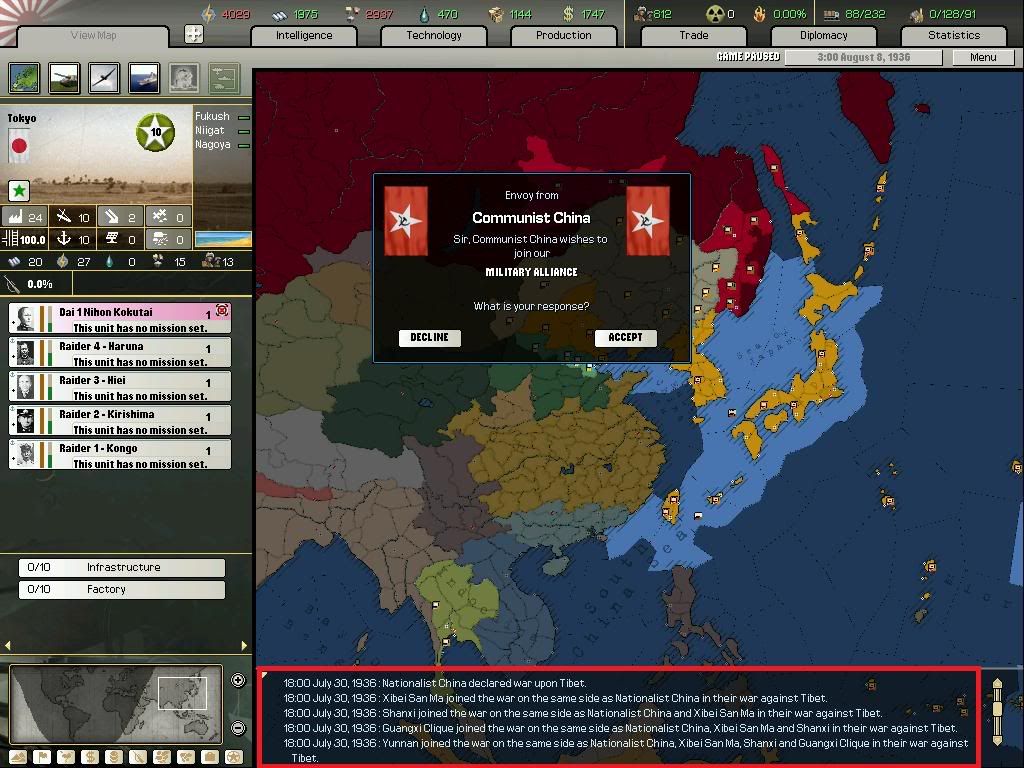Show the Statistics tab
Image resolution: width=1024 pixels, height=768 pixels.
[x=954, y=35]
